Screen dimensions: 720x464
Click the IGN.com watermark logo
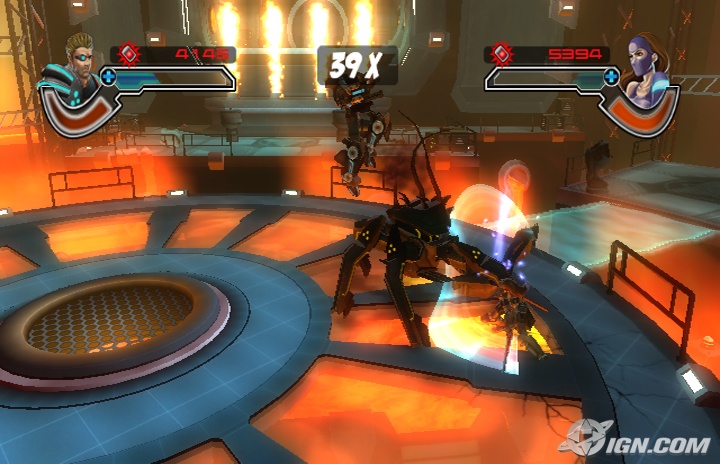[638, 438]
